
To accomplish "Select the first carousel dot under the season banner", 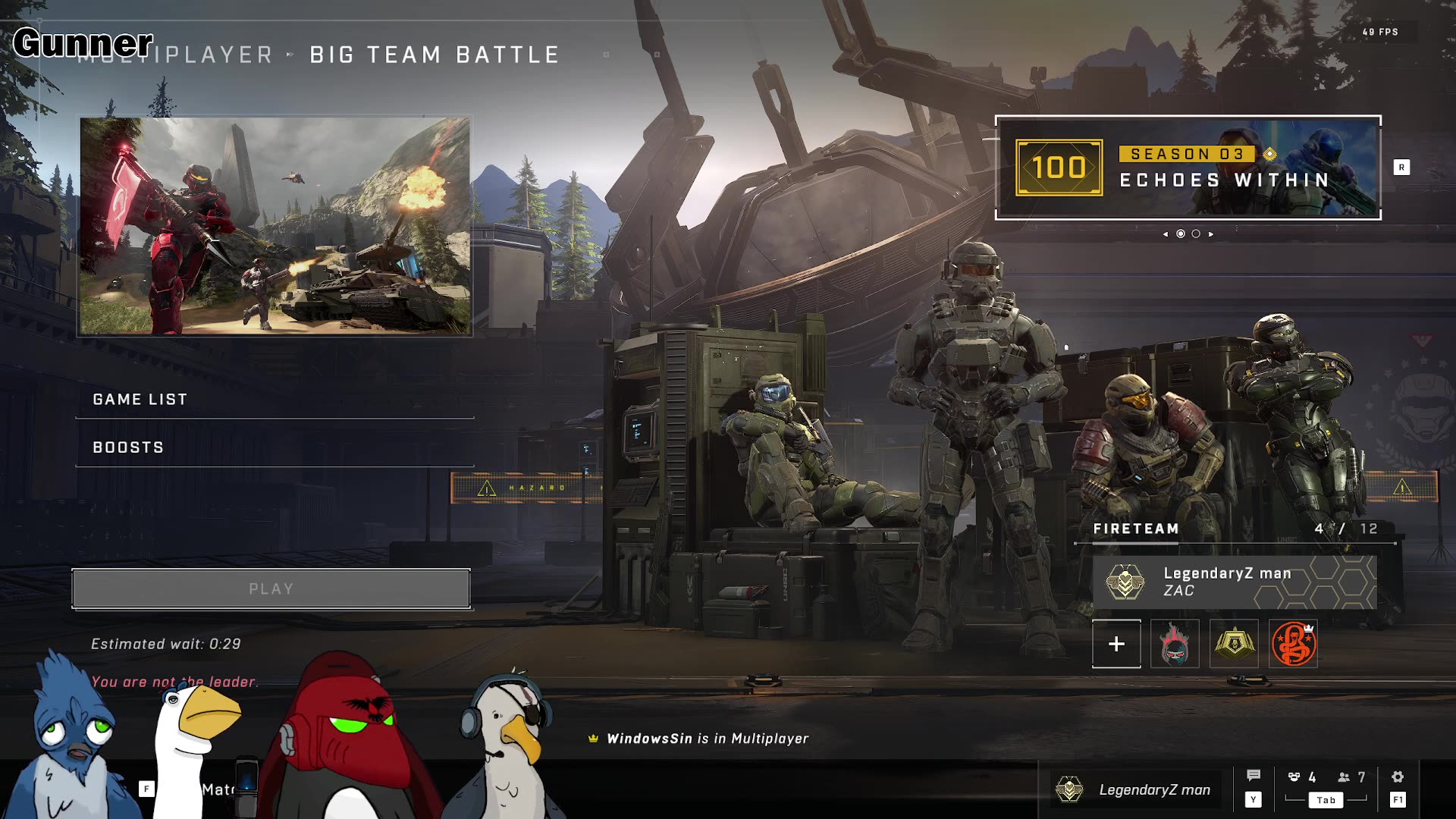I will coord(1181,234).
